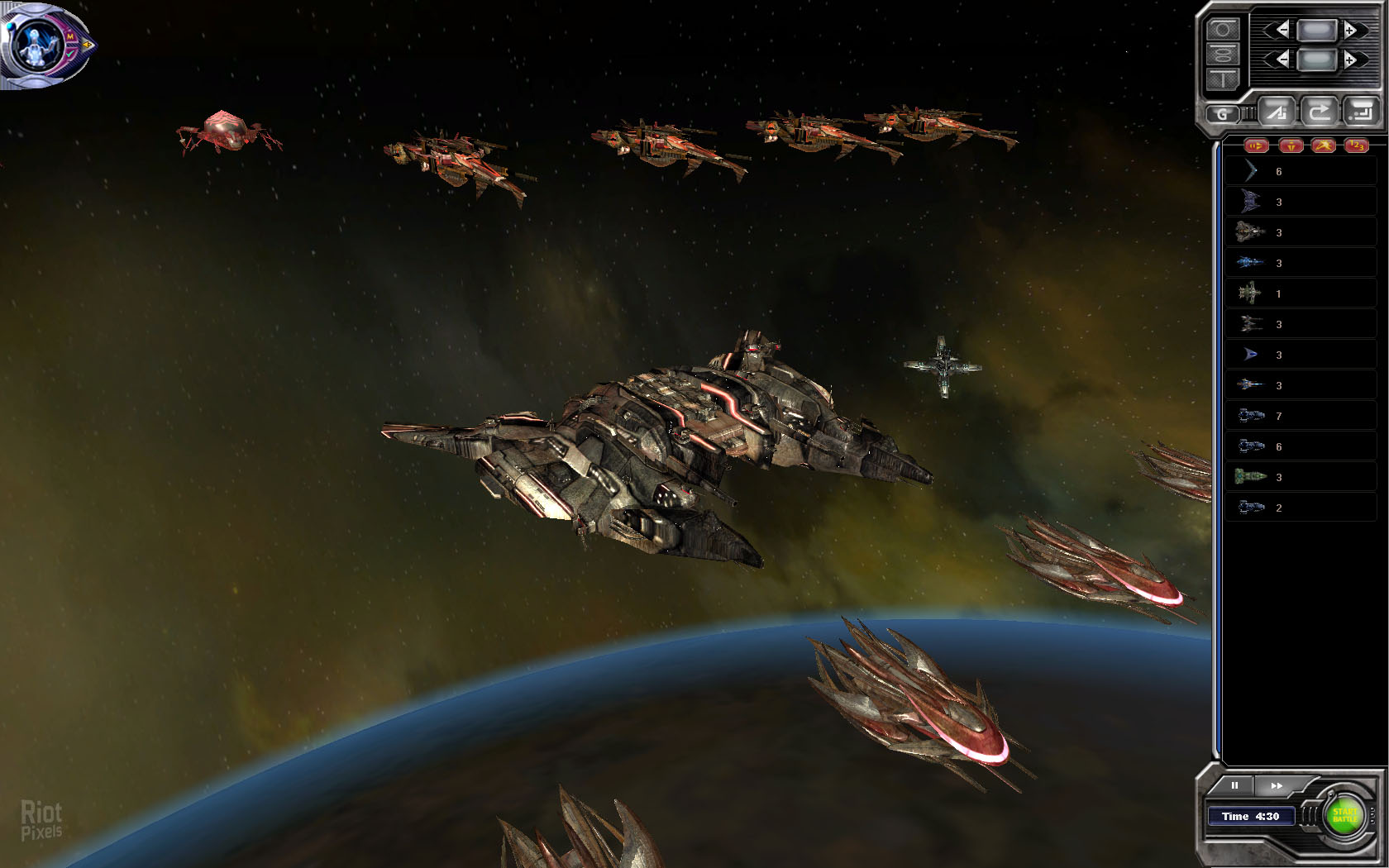
Task: Pause the battle timer
Action: tap(1234, 785)
